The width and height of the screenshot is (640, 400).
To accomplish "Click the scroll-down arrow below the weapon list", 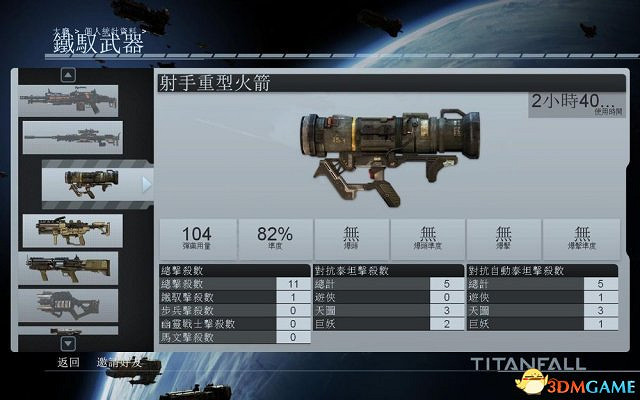I will tap(68, 341).
